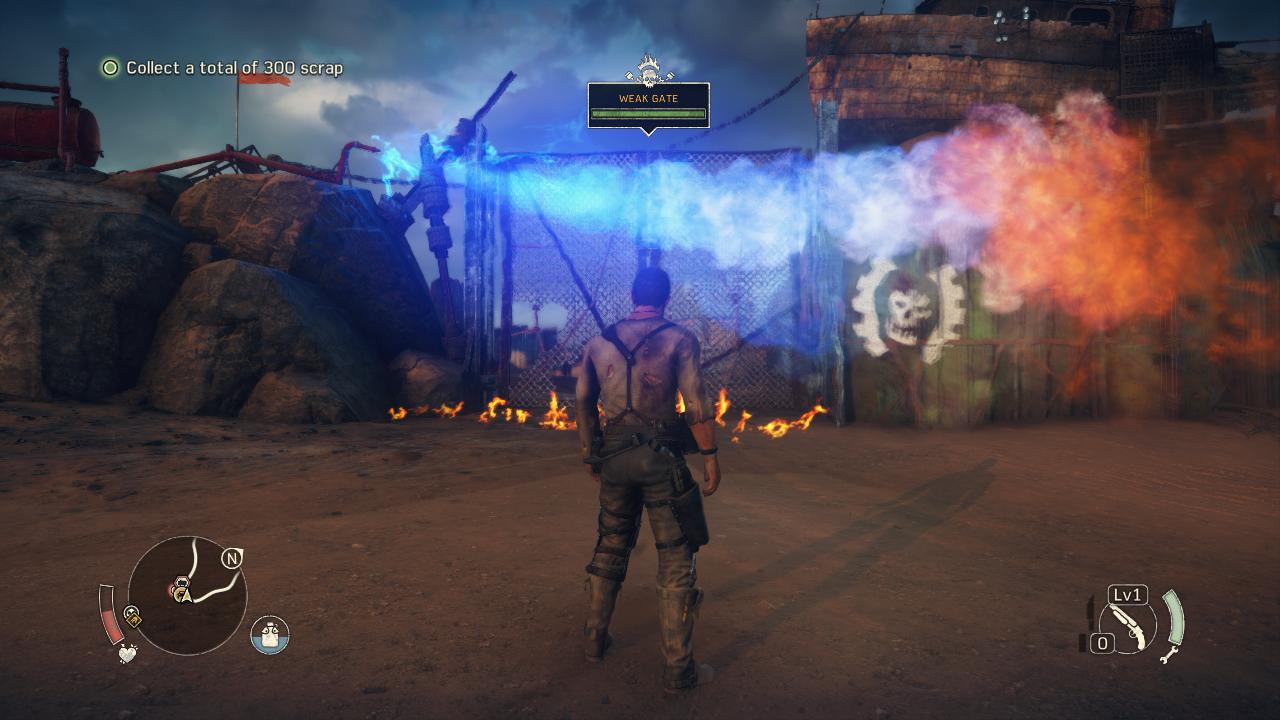Toggle the Lv1 weapon level badge
This screenshot has width=1280, height=720.
[1127, 594]
